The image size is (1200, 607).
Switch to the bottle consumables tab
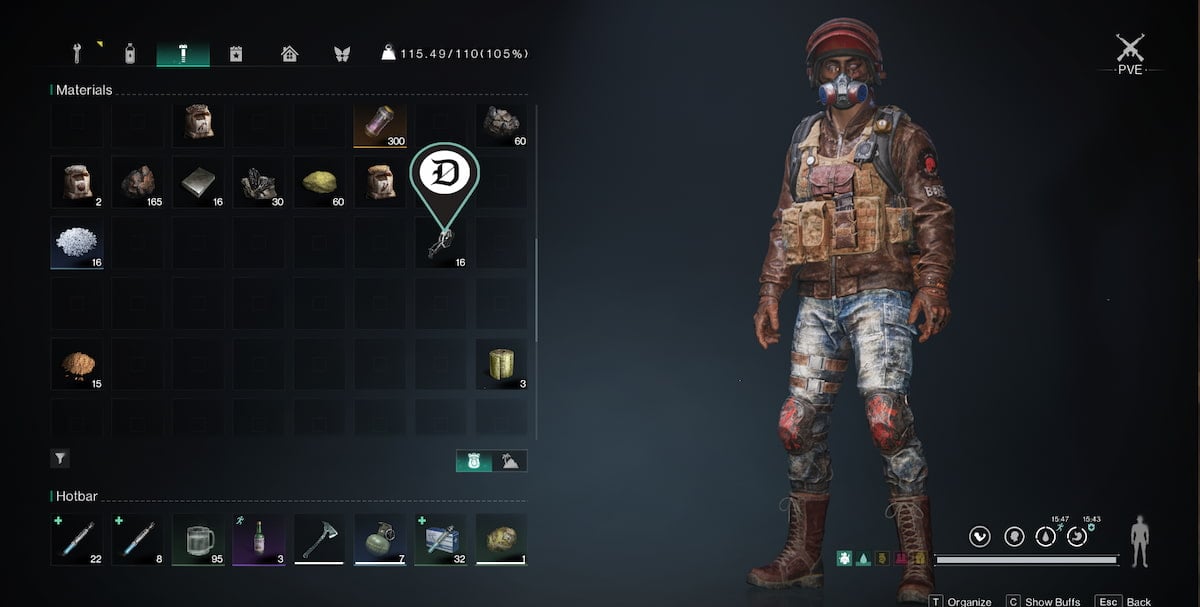(x=129, y=53)
